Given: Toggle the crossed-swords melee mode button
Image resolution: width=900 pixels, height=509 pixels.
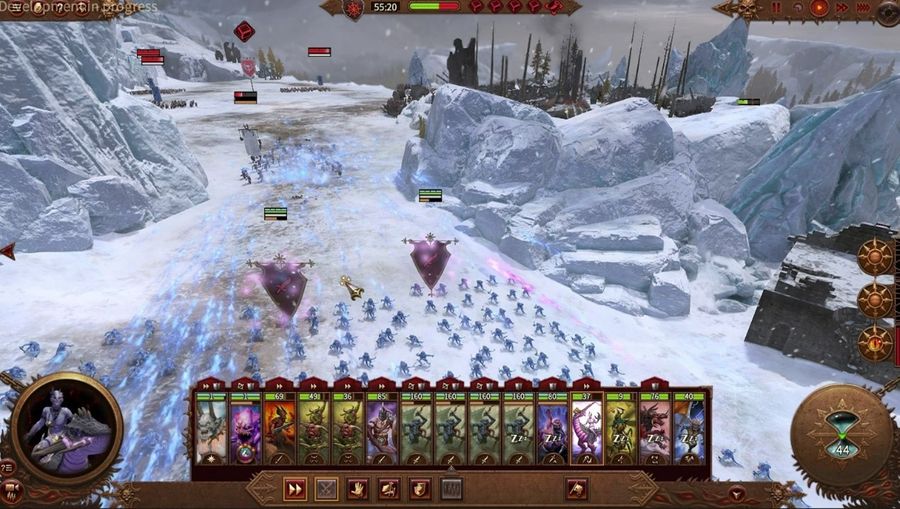Looking at the screenshot, I should tap(326, 489).
